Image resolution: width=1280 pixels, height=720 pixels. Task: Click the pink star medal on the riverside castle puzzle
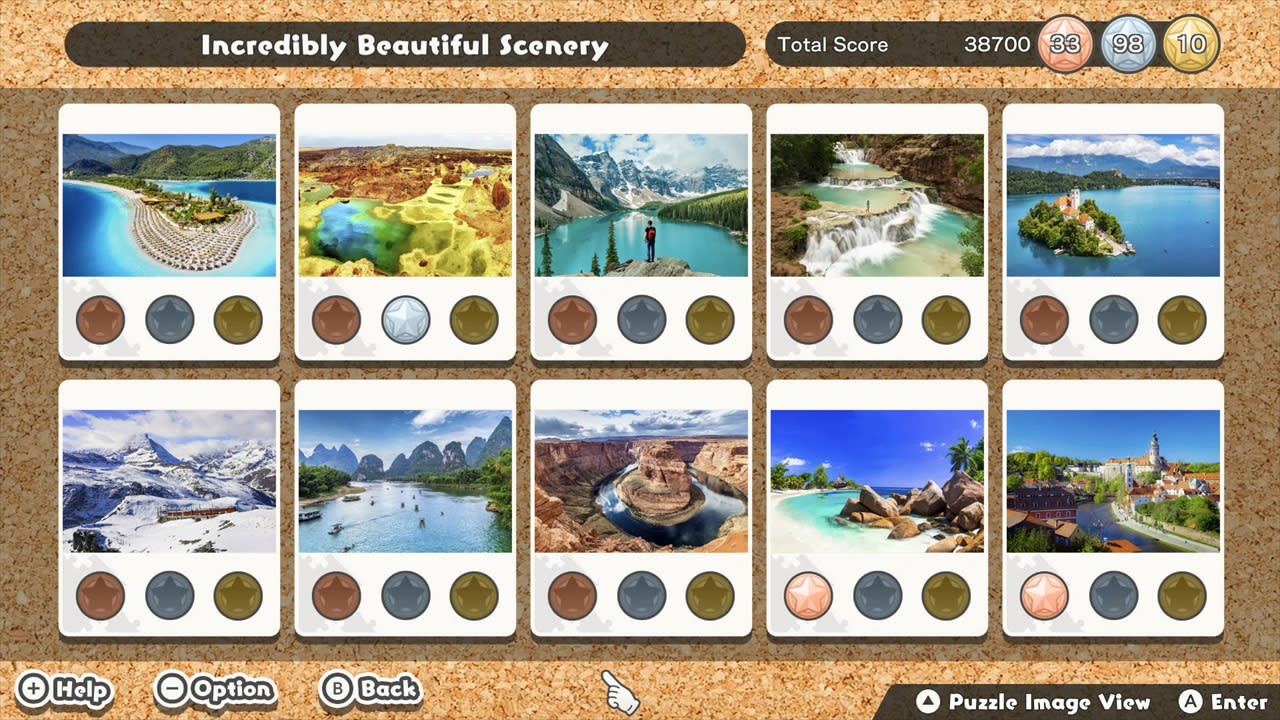tap(1045, 596)
